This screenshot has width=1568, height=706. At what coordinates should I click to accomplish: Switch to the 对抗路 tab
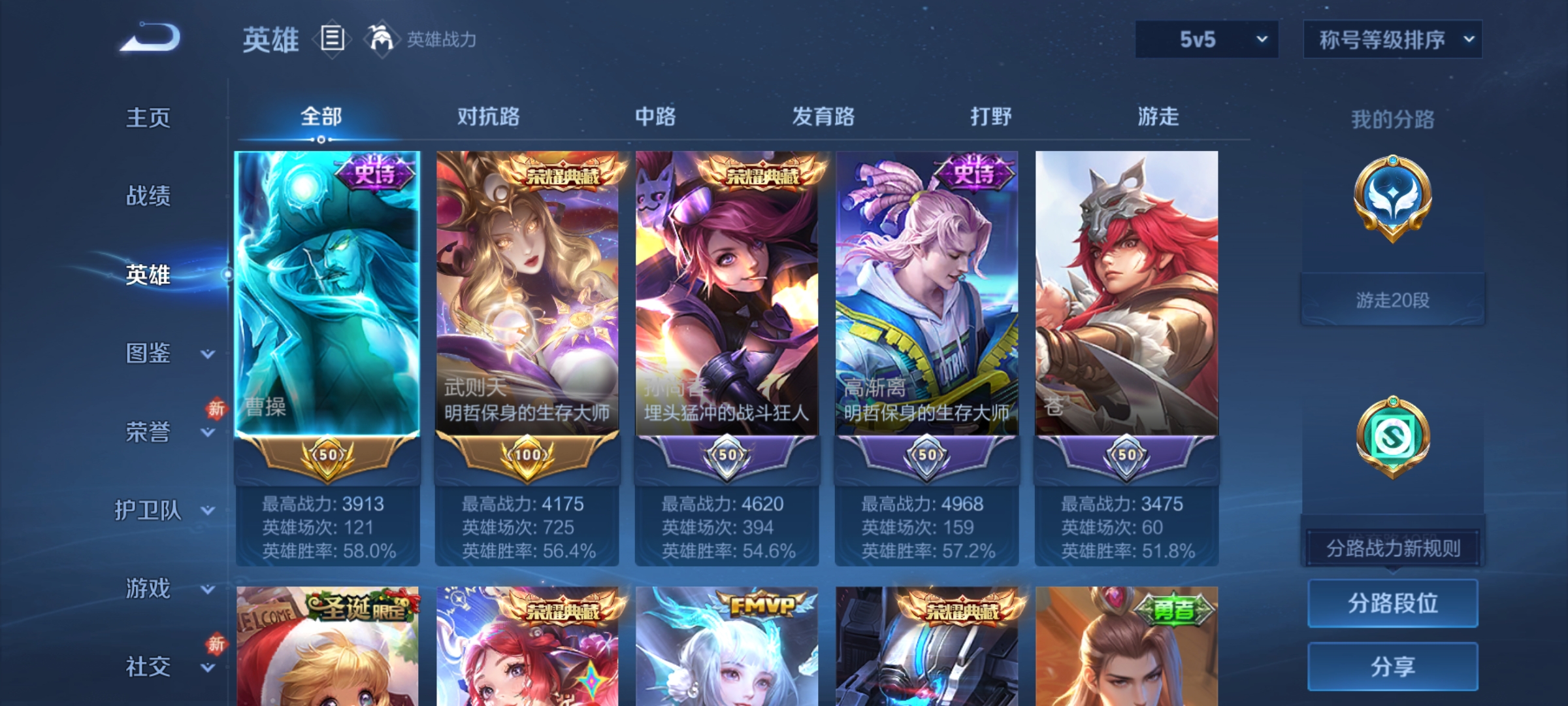(x=489, y=116)
